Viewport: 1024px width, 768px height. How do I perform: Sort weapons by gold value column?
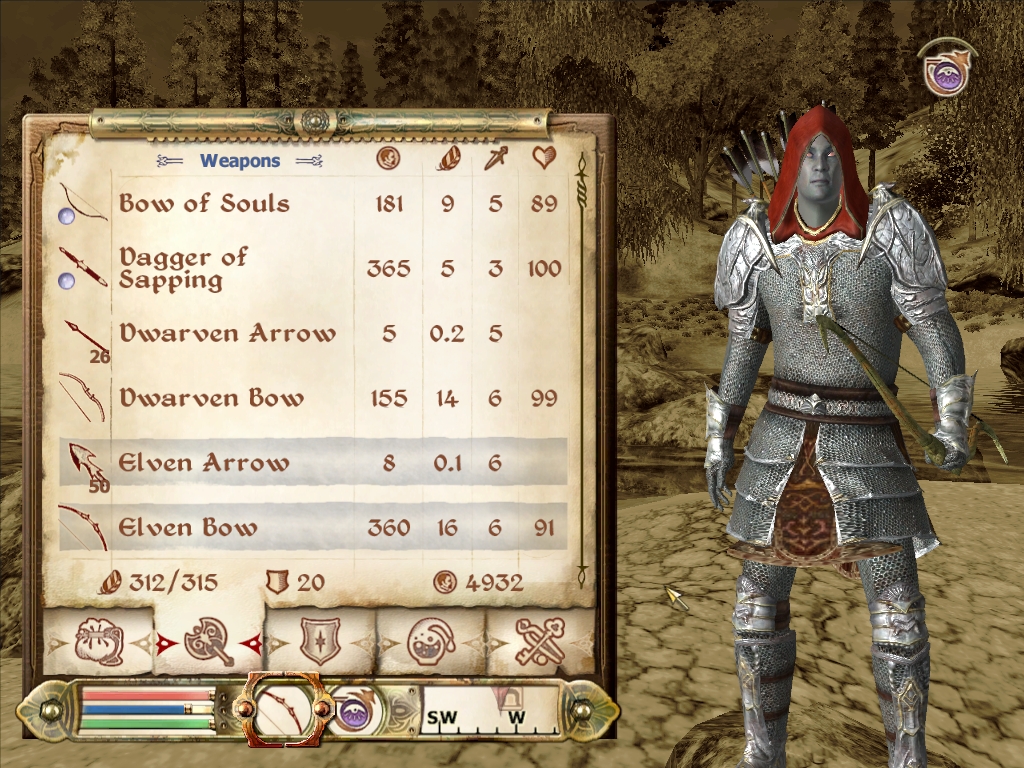(x=388, y=158)
